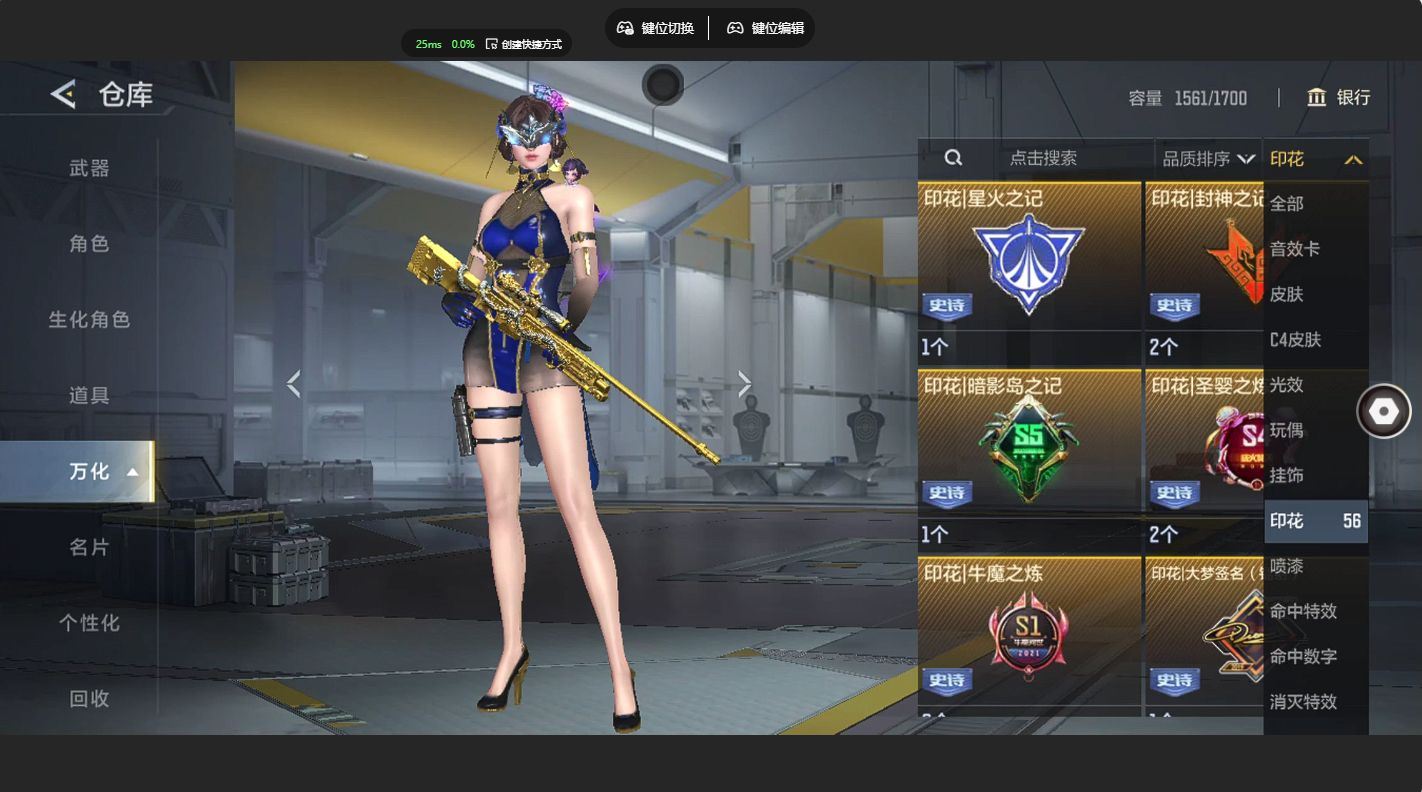Click the 点击搜索 search field
Viewport: 1422px width, 792px height.
[x=1043, y=158]
